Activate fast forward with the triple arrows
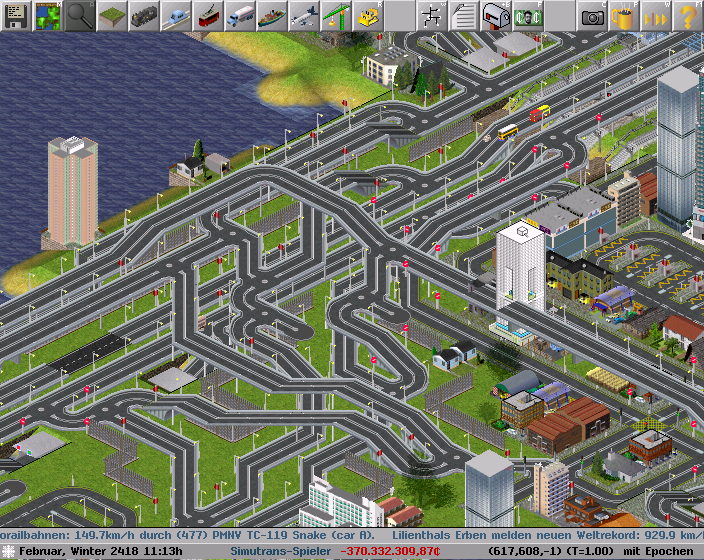This screenshot has width=704, height=560. click(x=656, y=16)
